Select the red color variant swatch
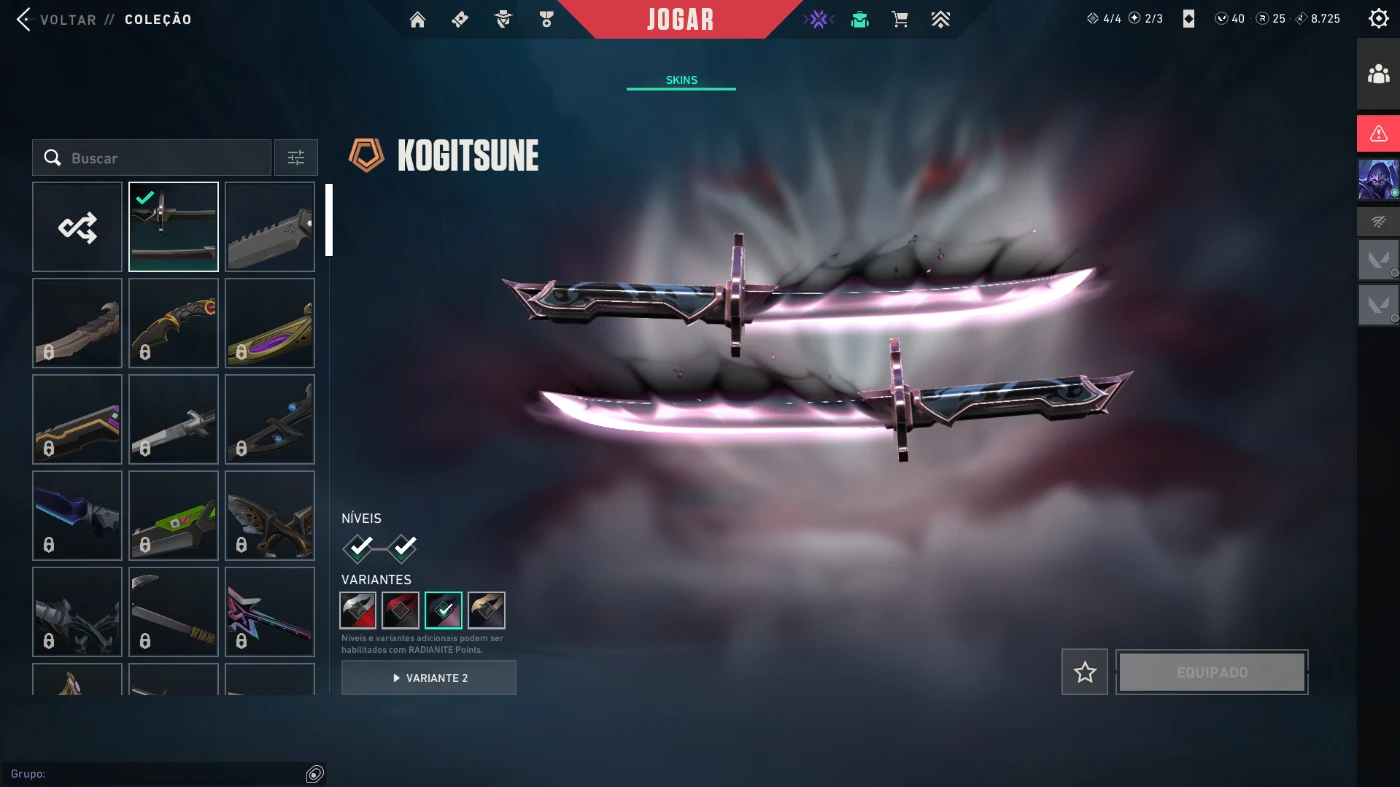The height and width of the screenshot is (787, 1400). pos(400,610)
